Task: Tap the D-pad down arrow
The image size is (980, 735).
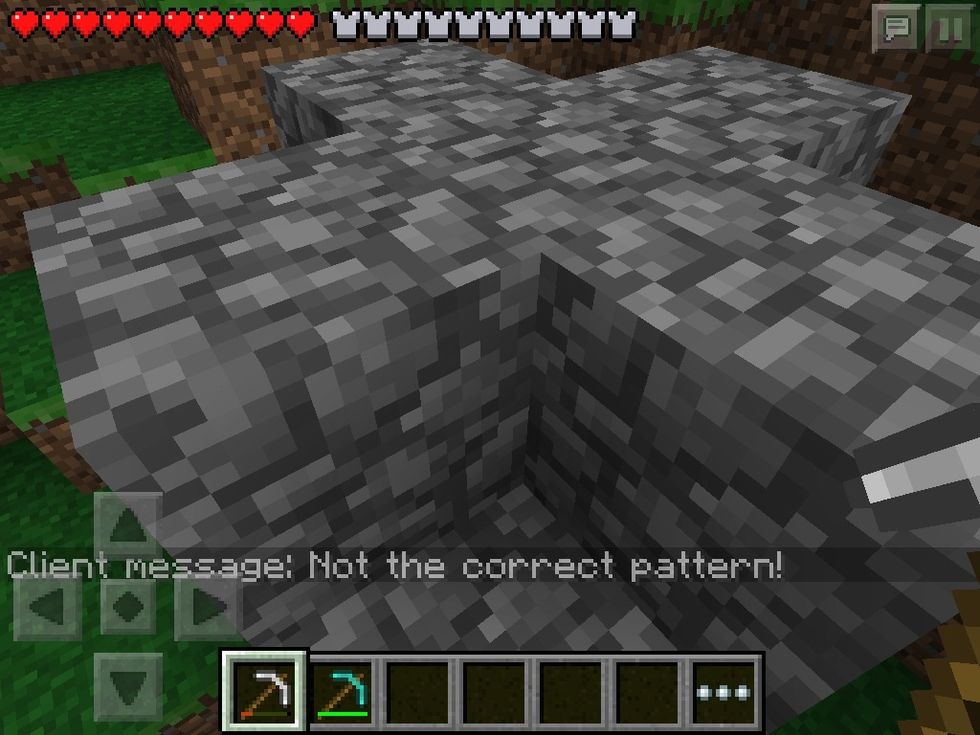Action: (x=128, y=686)
